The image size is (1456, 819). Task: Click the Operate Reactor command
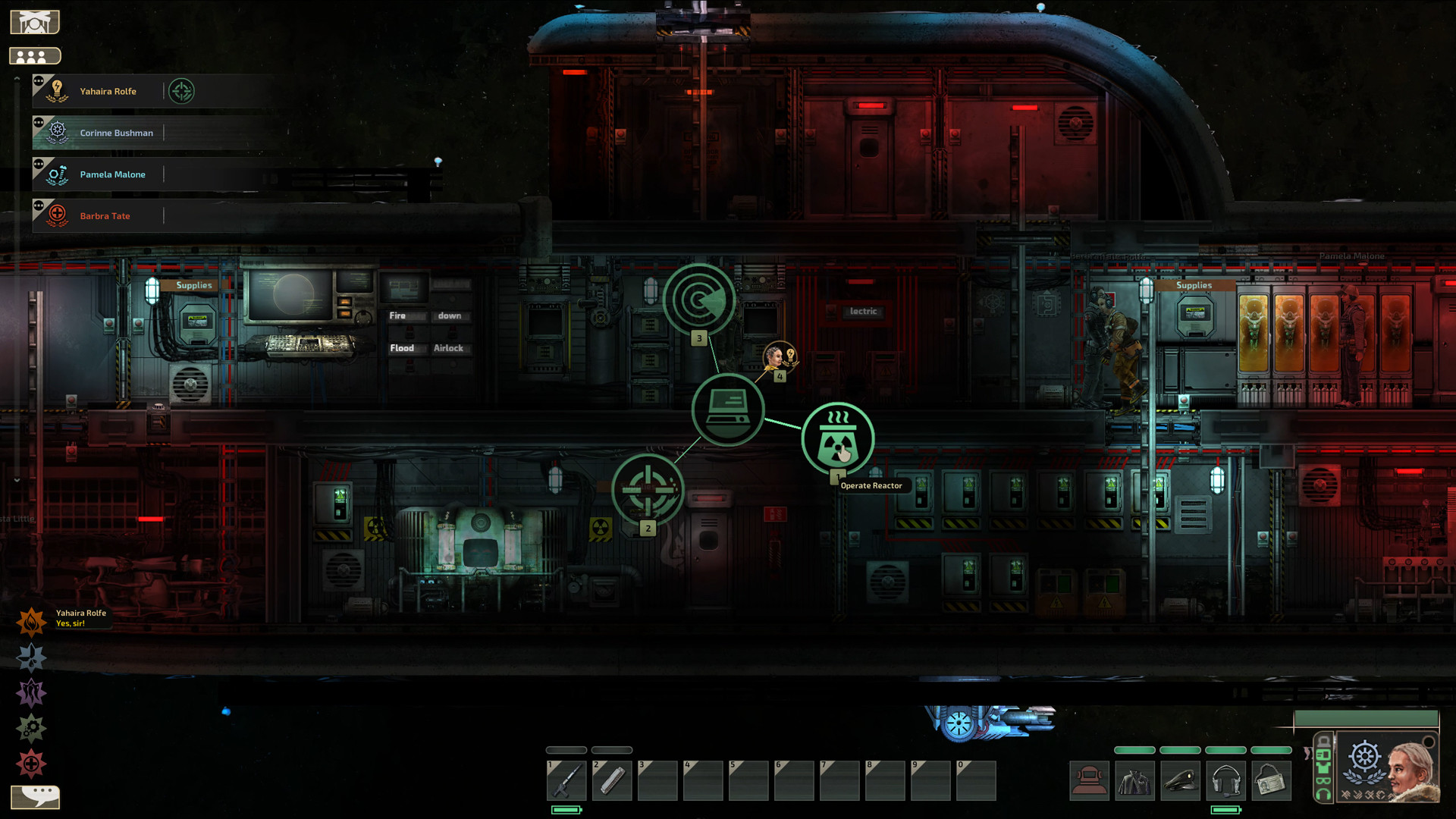[x=836, y=438]
